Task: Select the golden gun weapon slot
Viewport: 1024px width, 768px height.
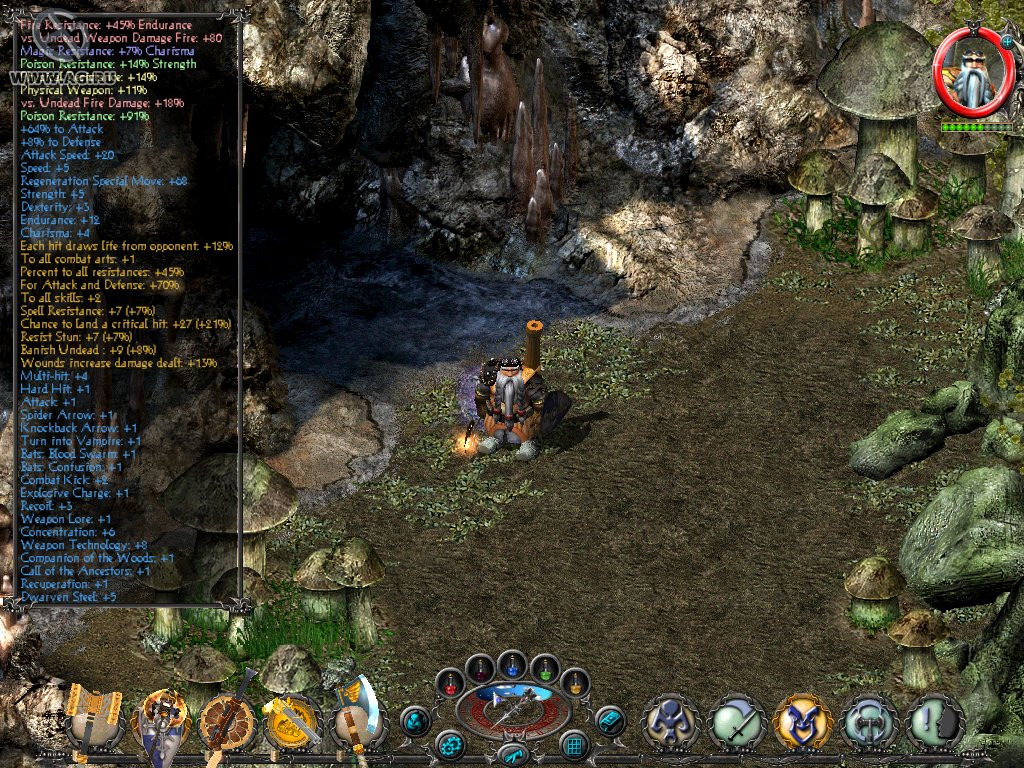Action: pos(292,718)
